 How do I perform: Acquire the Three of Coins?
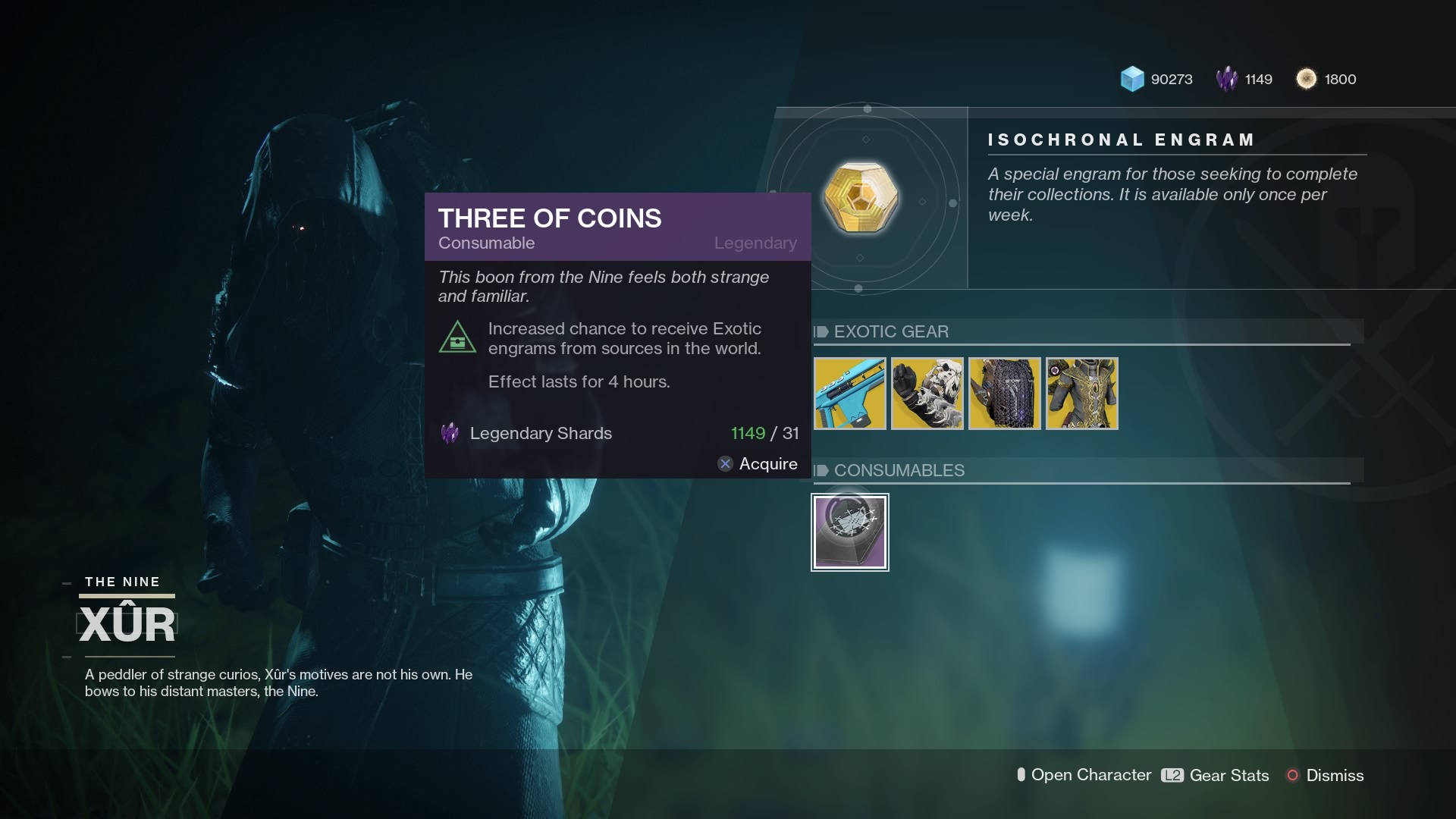point(757,463)
